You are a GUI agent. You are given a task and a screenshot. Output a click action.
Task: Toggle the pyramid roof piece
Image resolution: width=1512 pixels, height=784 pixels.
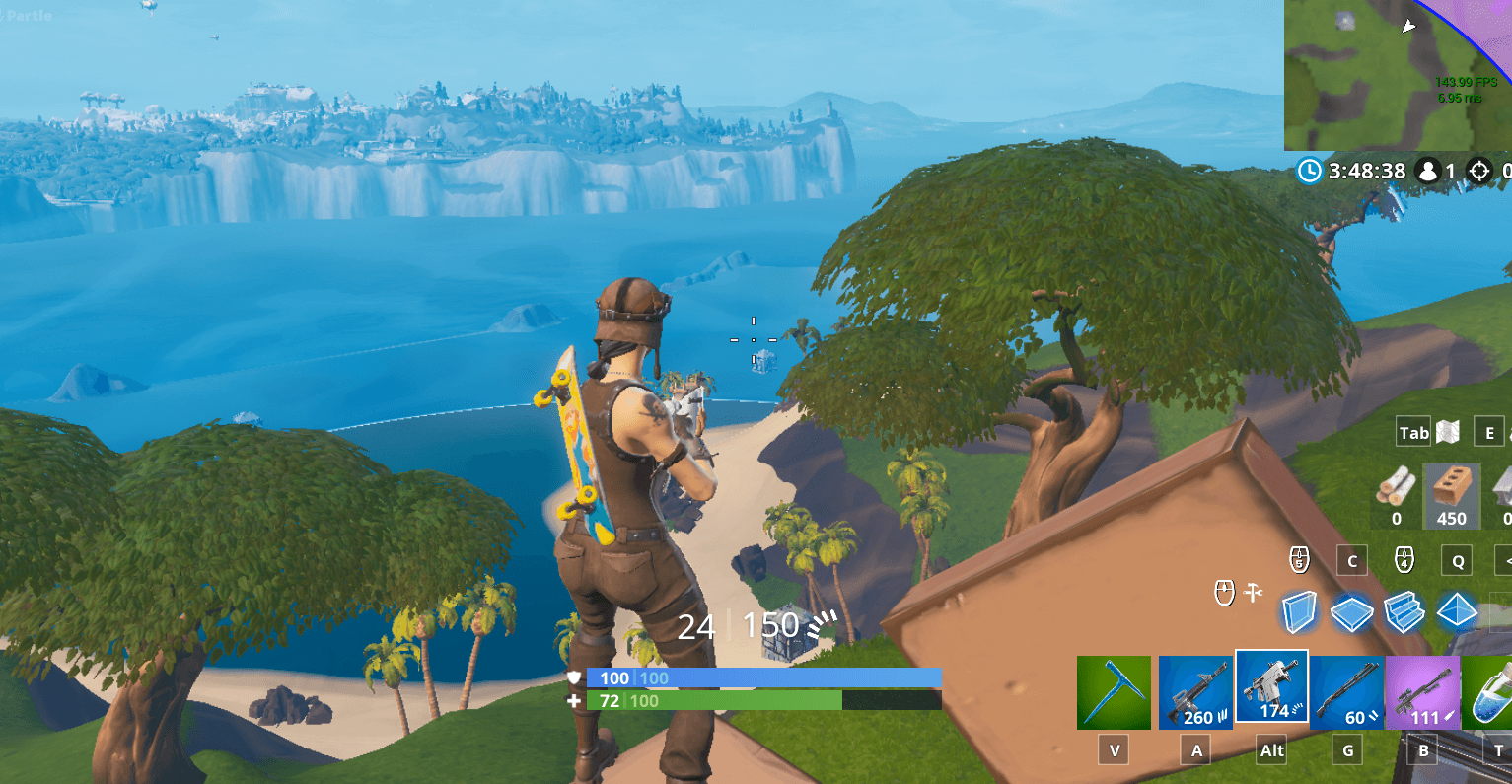[x=1458, y=612]
